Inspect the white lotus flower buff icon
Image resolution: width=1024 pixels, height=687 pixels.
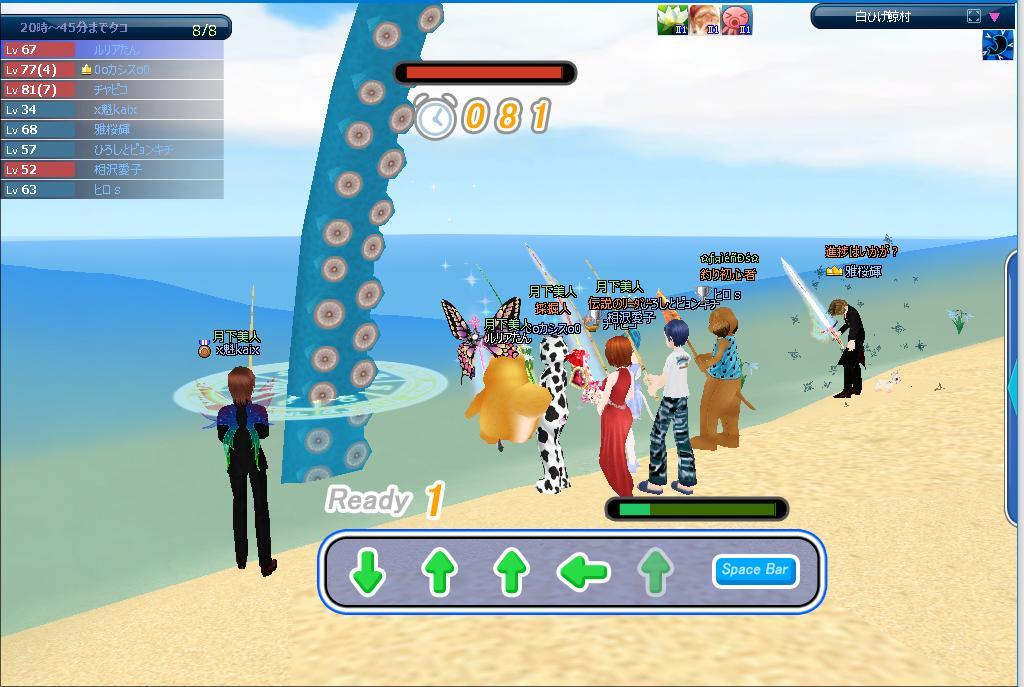coord(673,20)
